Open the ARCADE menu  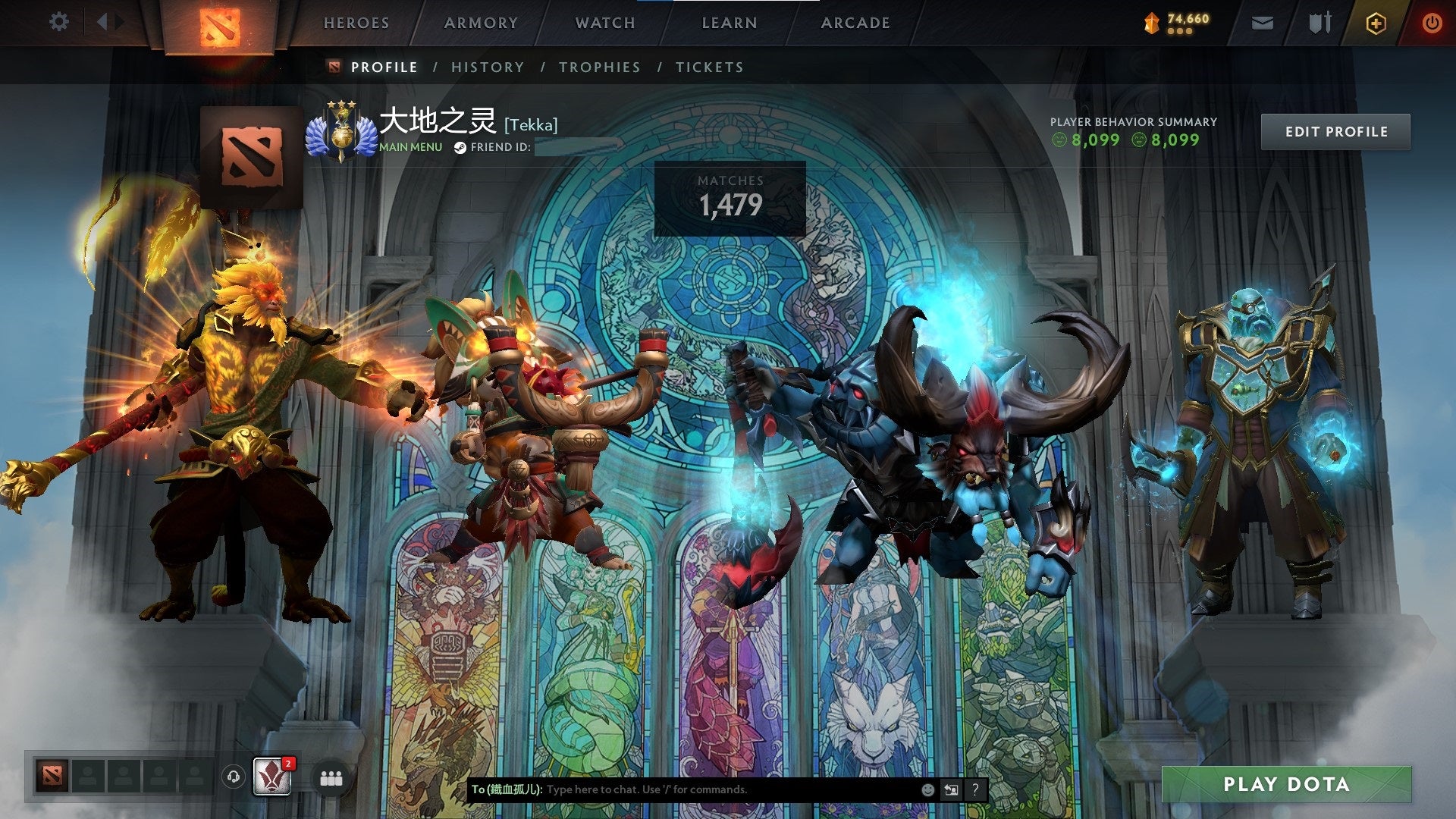click(855, 23)
